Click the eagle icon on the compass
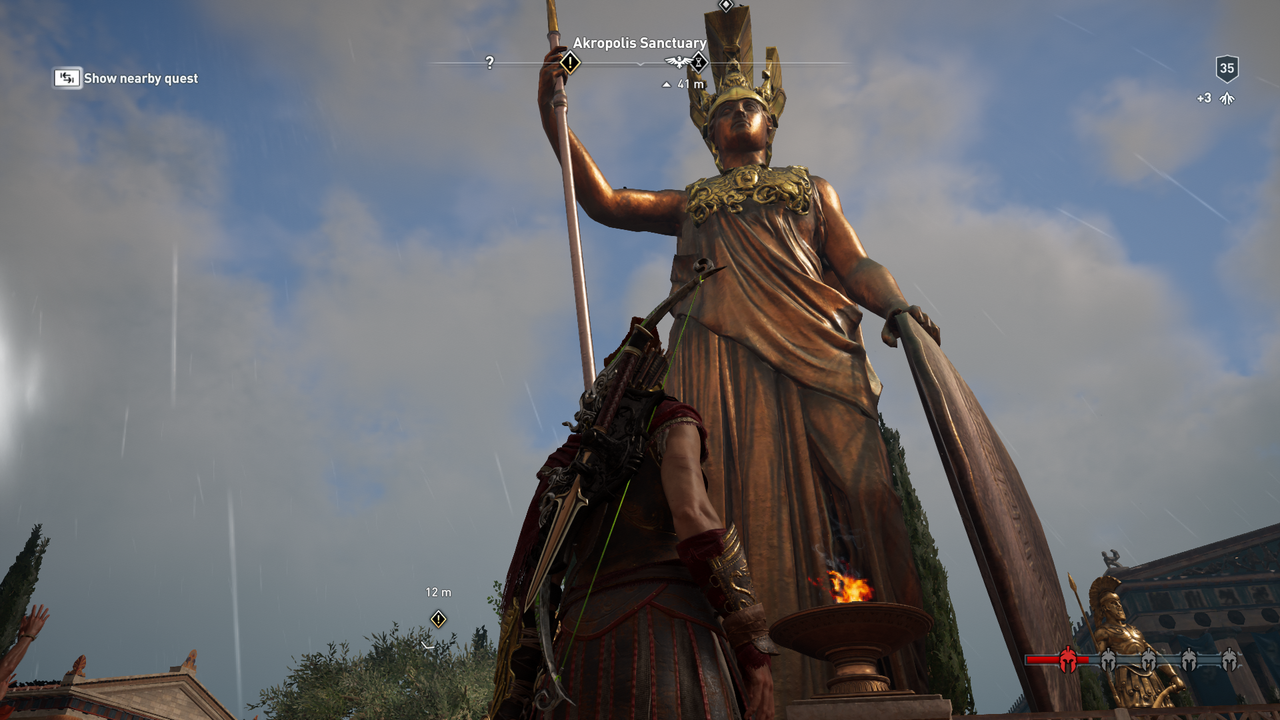1280x720 pixels. coord(679,63)
